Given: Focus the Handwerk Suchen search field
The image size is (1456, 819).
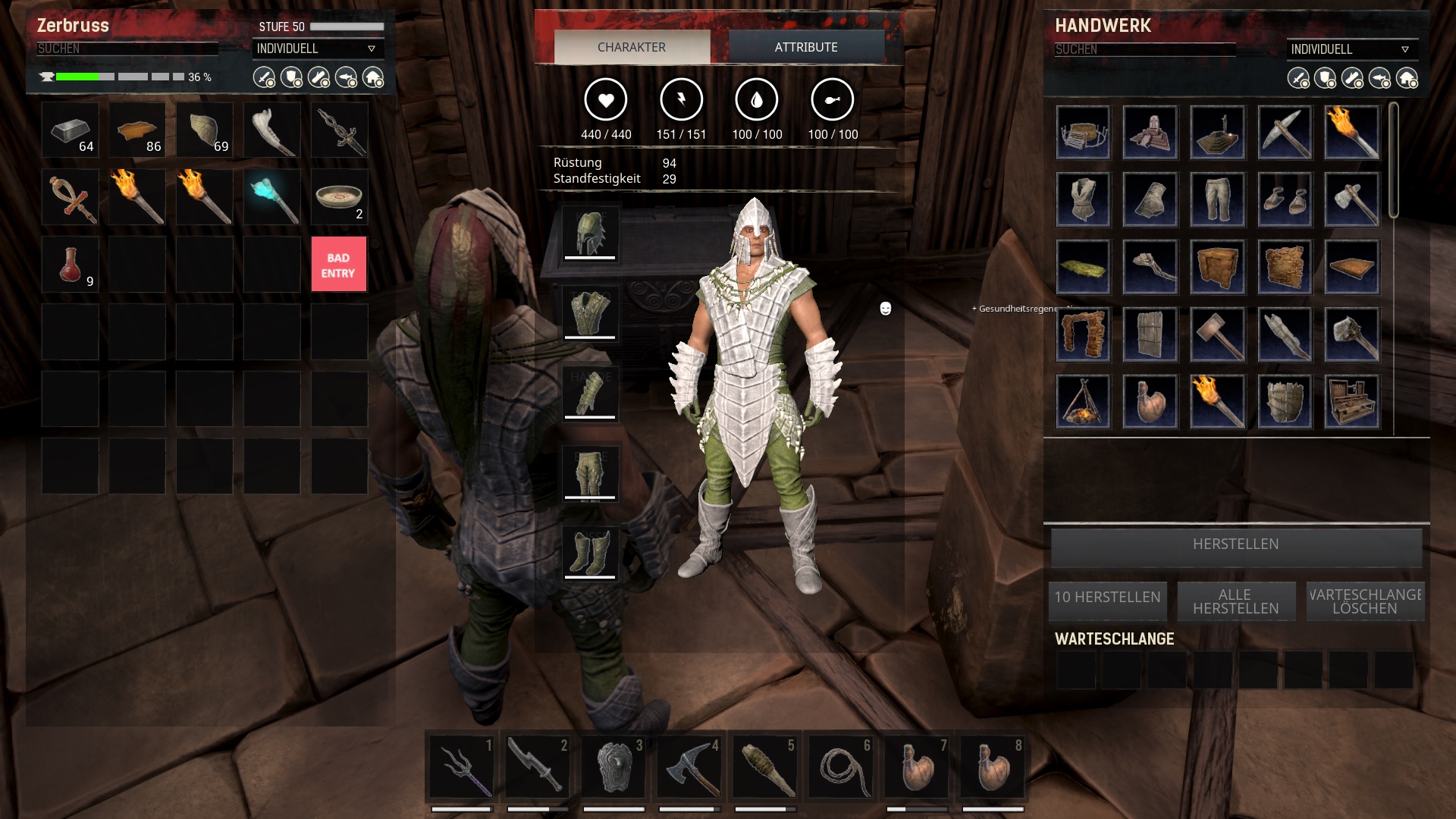Looking at the screenshot, I should point(1144,49).
